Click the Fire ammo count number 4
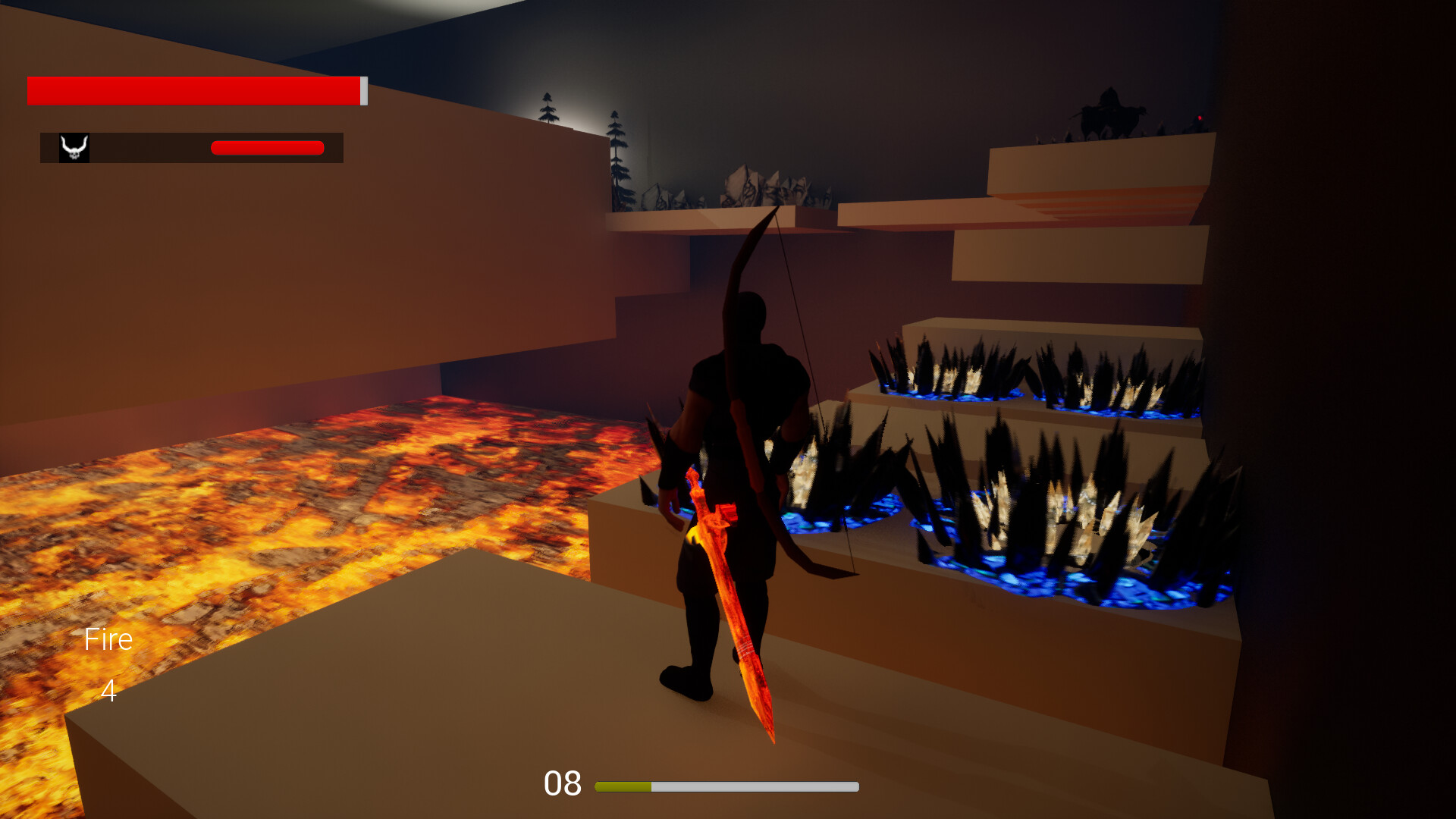 108,692
